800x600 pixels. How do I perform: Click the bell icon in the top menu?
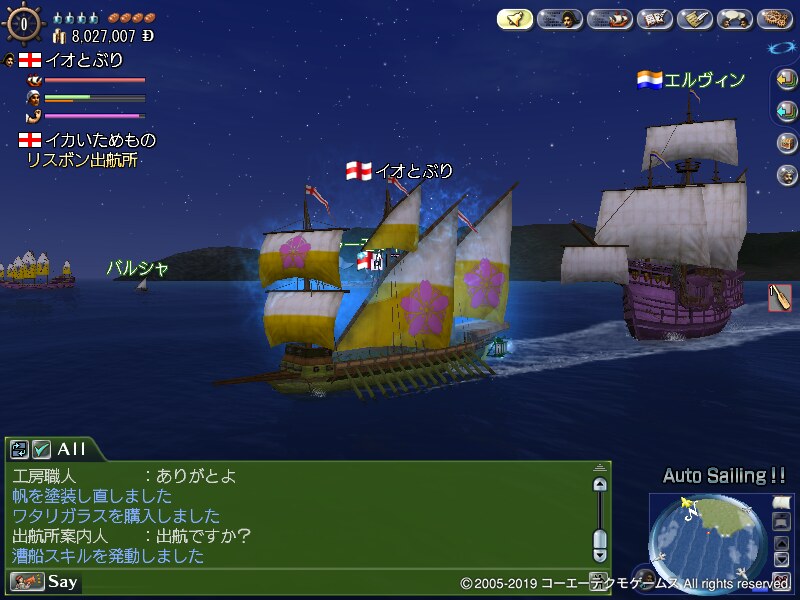click(515, 19)
